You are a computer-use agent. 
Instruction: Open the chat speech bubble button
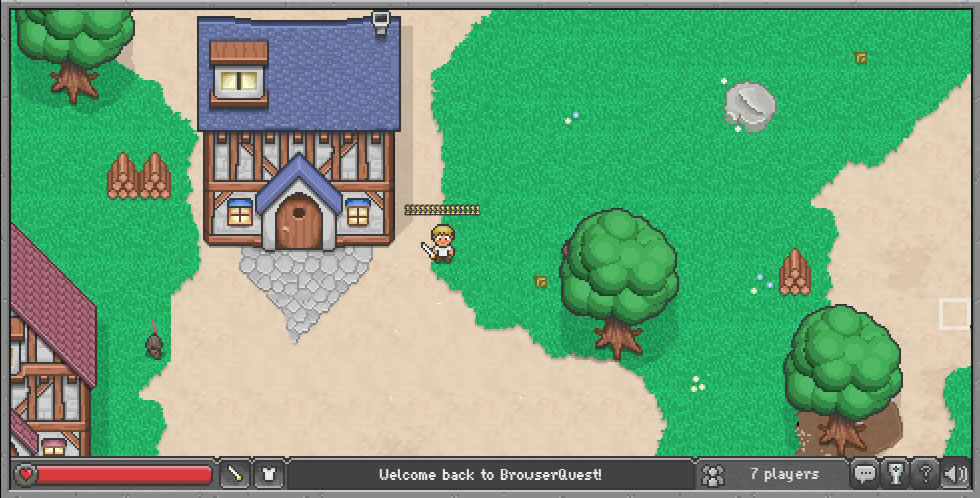pos(865,474)
